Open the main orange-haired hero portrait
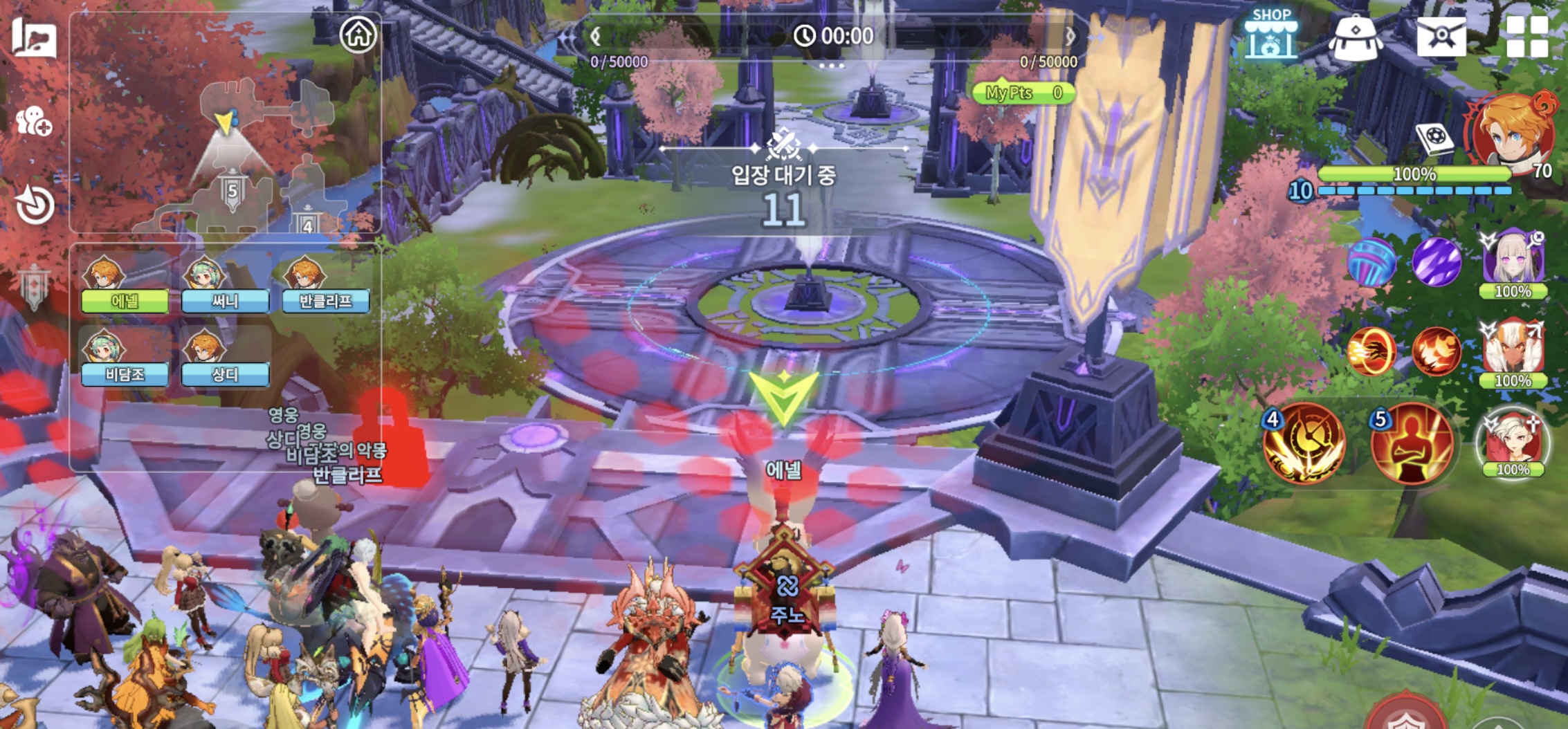This screenshot has height=729, width=1568. point(1511,131)
